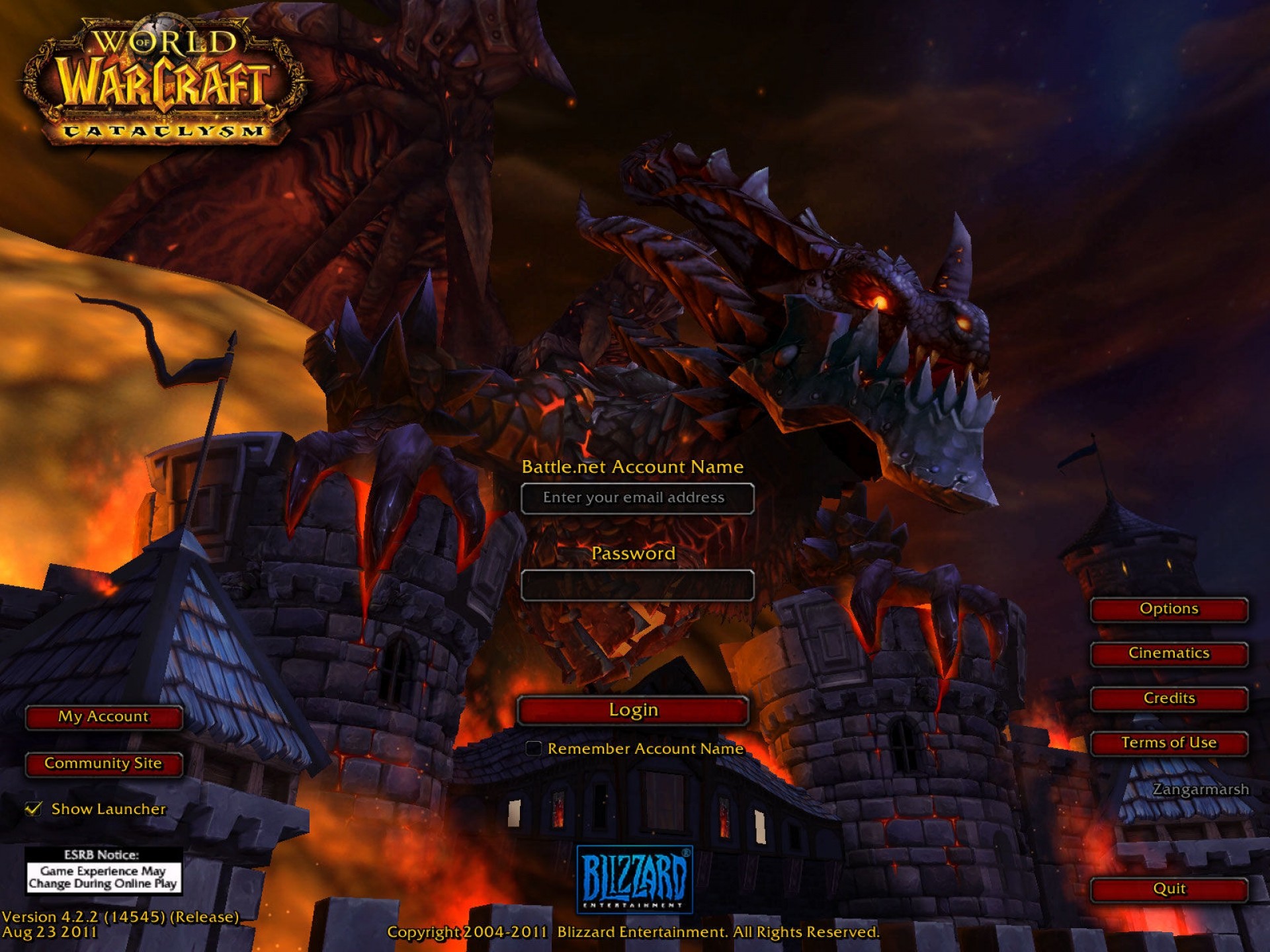Open My Account page
1270x952 pixels.
tap(104, 717)
